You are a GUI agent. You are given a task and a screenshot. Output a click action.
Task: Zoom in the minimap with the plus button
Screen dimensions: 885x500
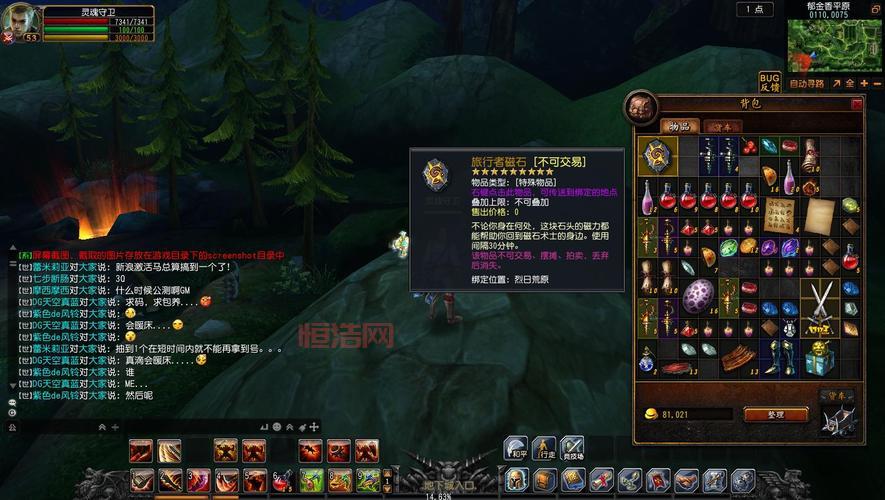[x=864, y=83]
